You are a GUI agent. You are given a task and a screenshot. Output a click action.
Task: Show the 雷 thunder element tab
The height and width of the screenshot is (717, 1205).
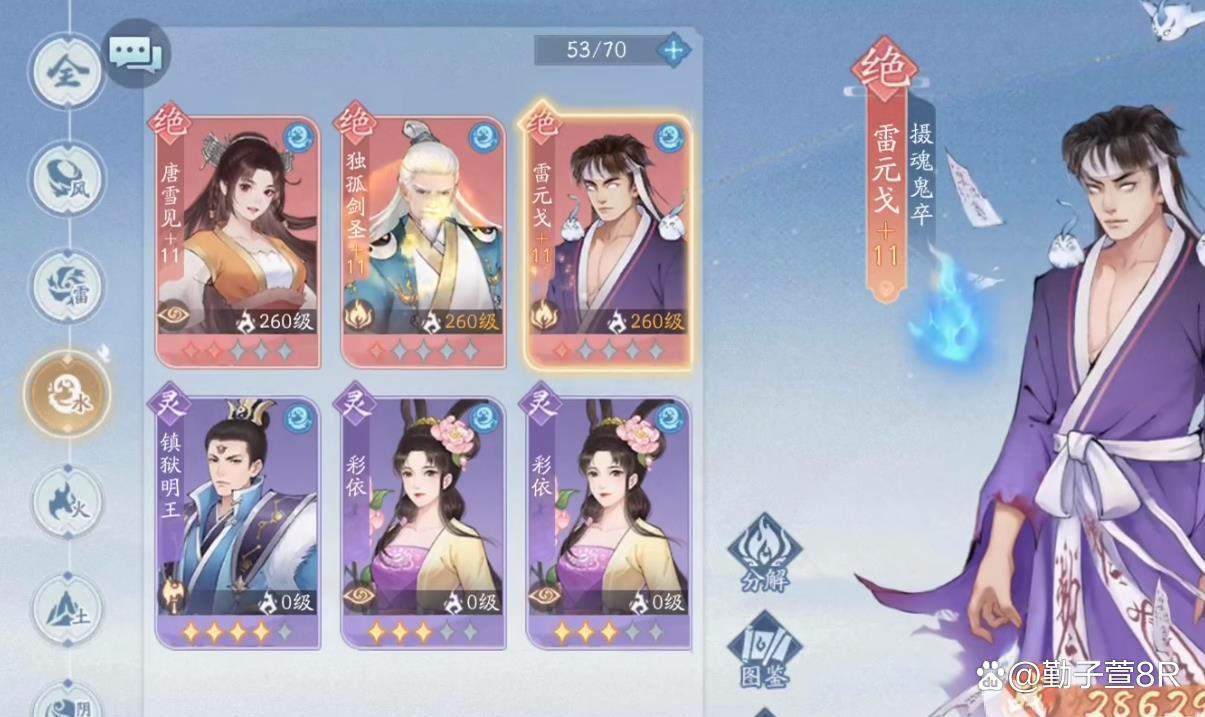(66, 285)
